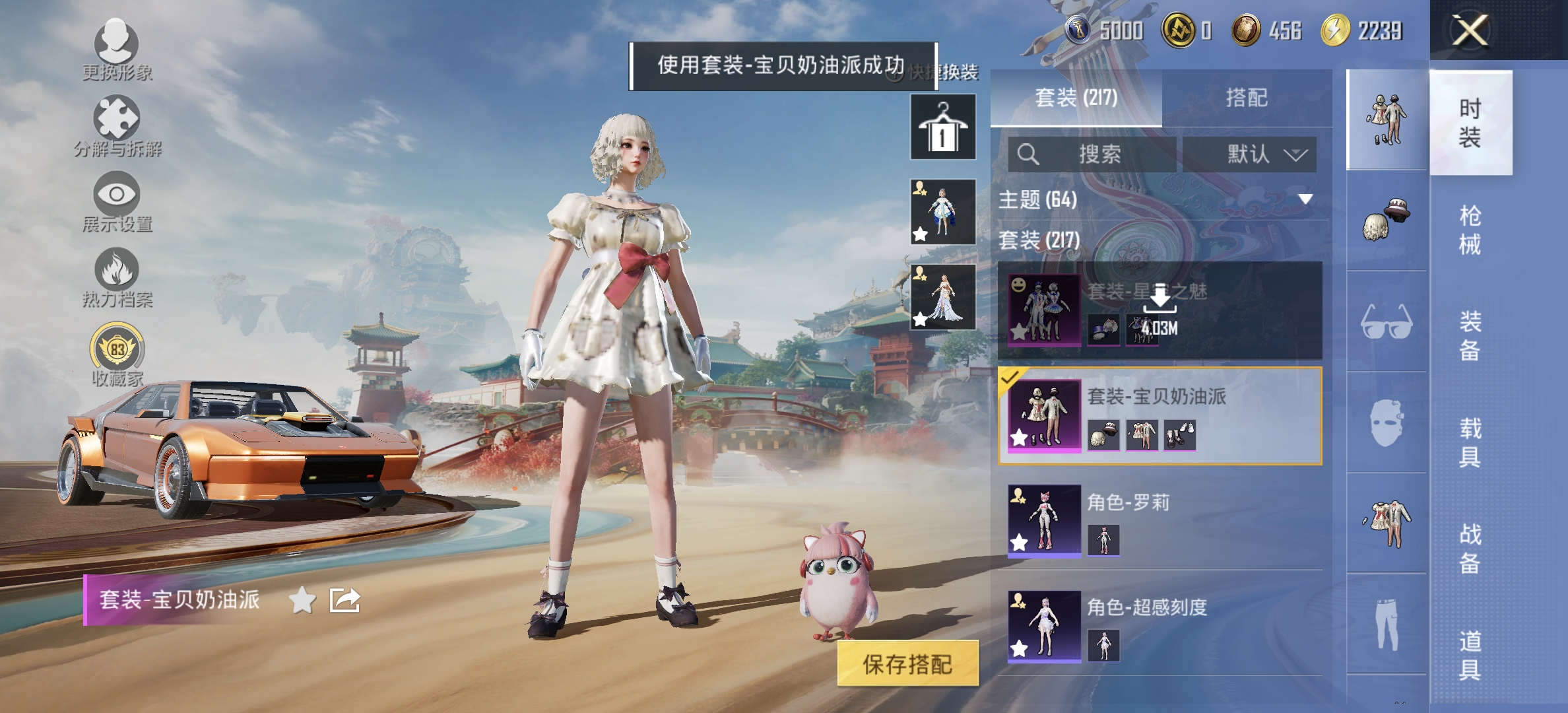Select the 分解与拆解 dismantle feature
The image size is (1568, 713).
tap(117, 125)
